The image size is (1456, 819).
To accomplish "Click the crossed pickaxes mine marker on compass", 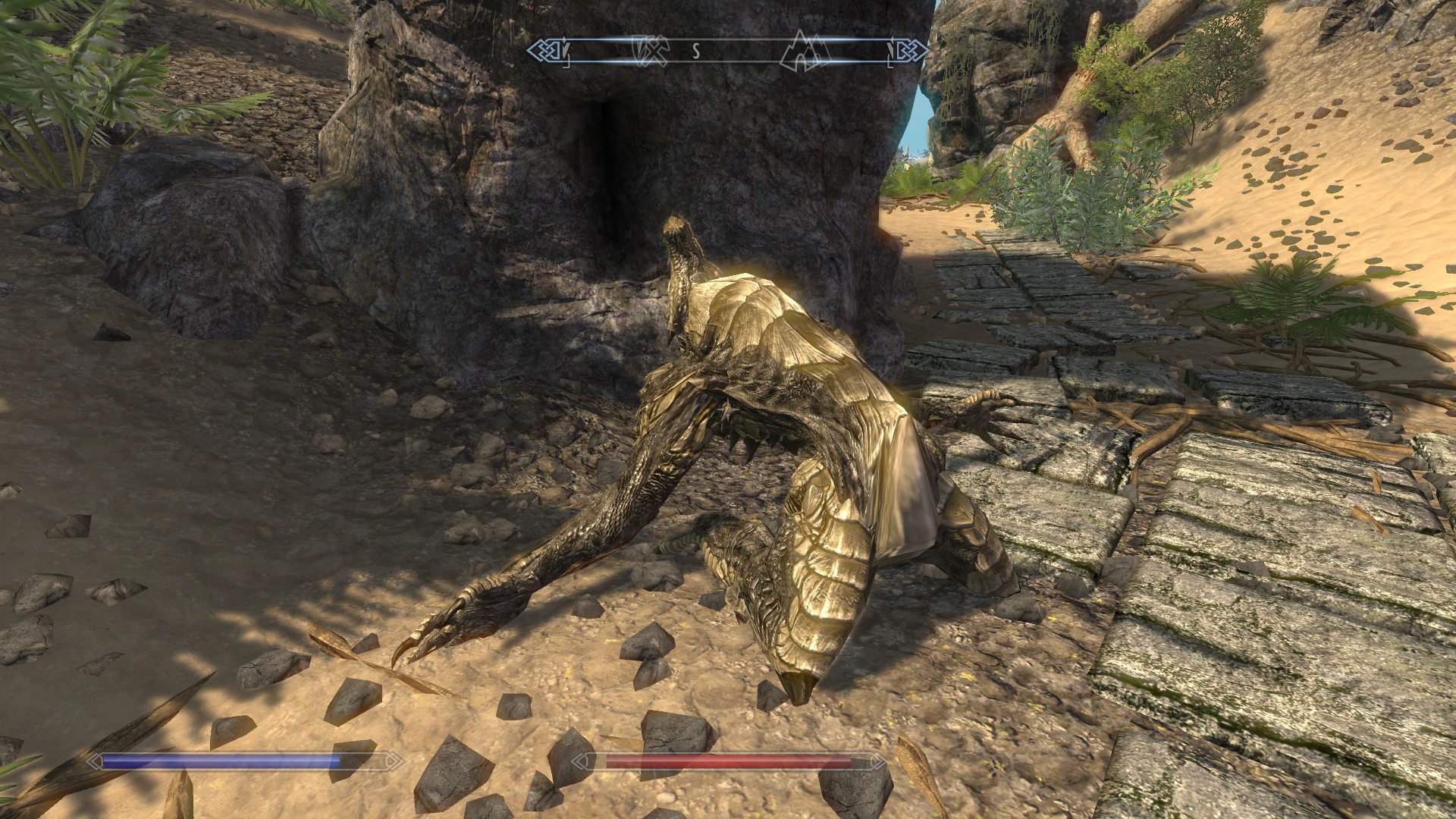I will click(651, 51).
